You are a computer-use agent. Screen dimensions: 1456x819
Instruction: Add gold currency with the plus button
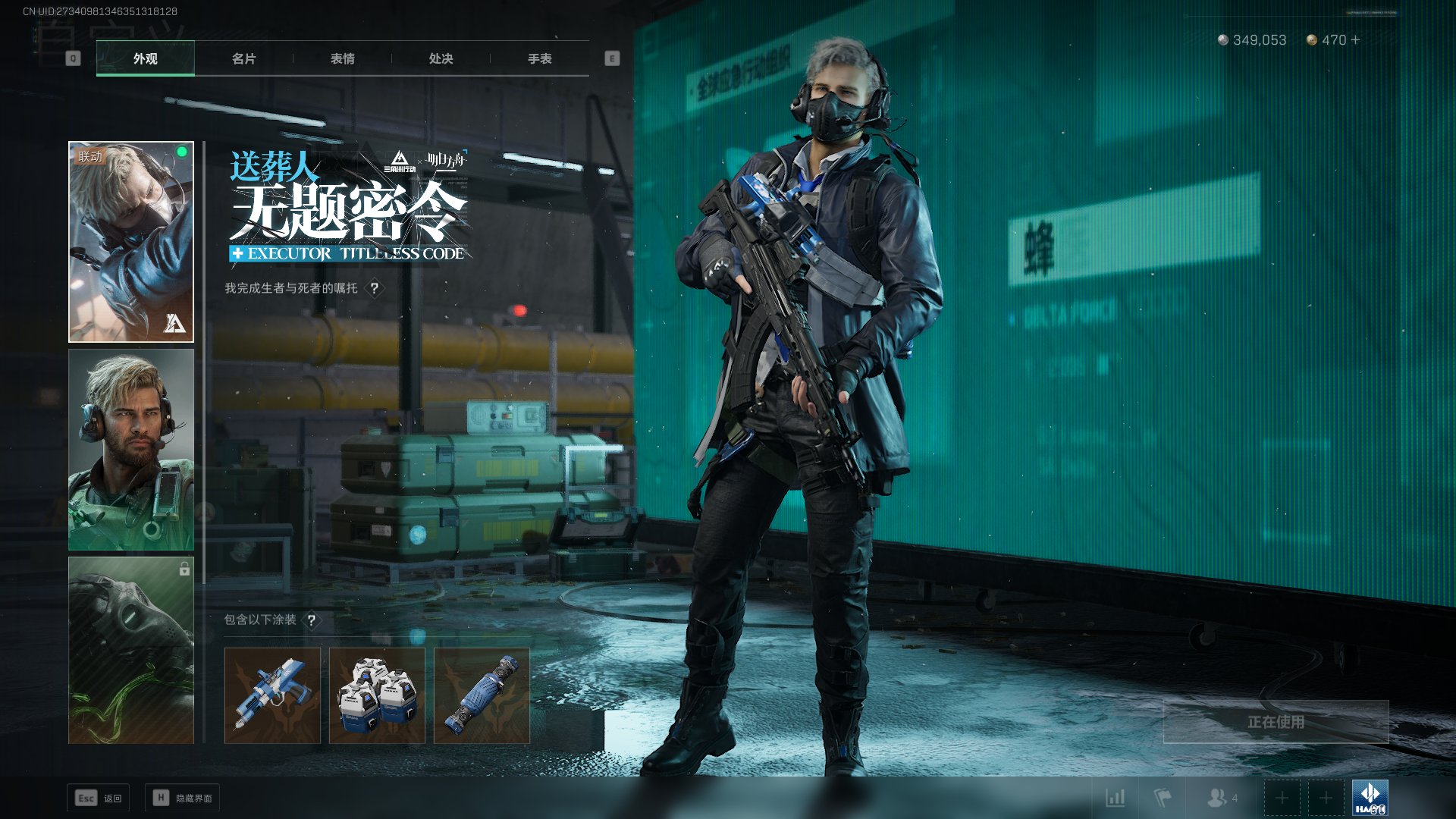tap(1356, 39)
